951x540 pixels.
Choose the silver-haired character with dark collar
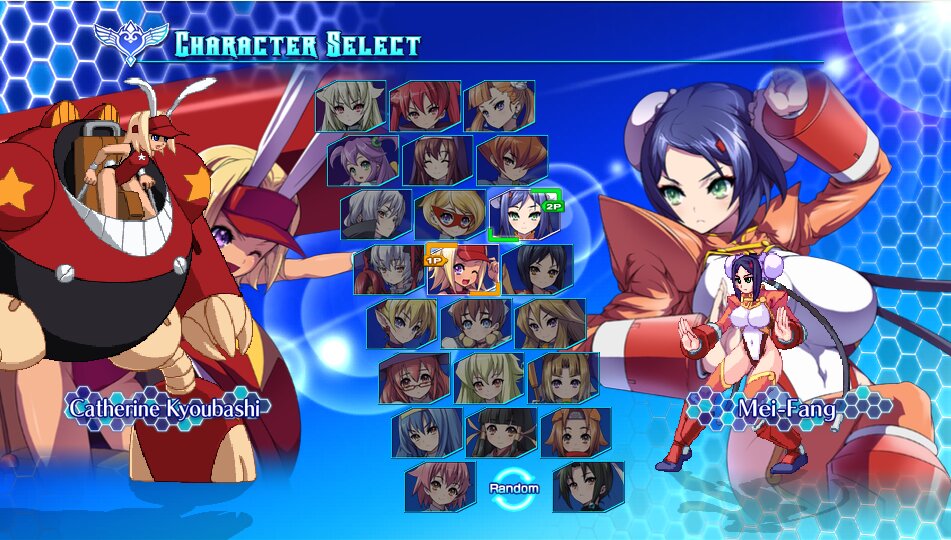[376, 214]
